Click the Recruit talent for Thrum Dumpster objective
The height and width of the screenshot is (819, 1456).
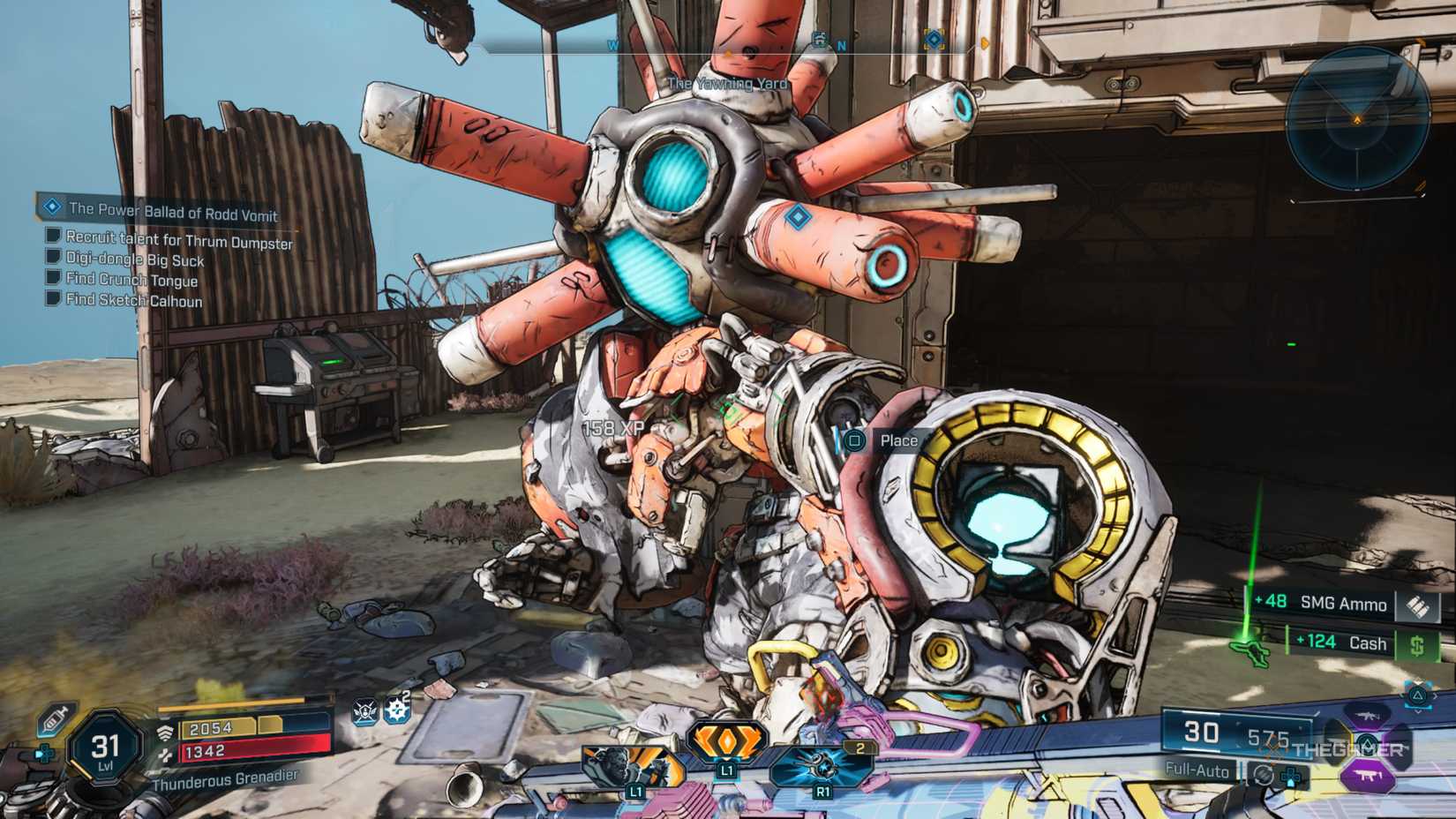[x=178, y=239]
